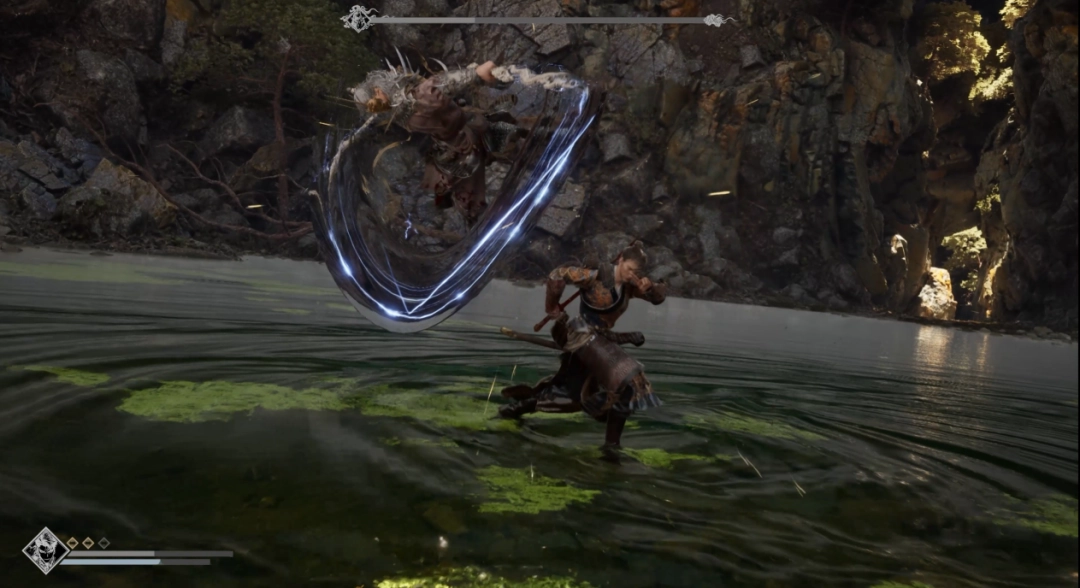Select the boss emblem beside the top bar
Screen dimensions: 1080x588
pos(358,18)
